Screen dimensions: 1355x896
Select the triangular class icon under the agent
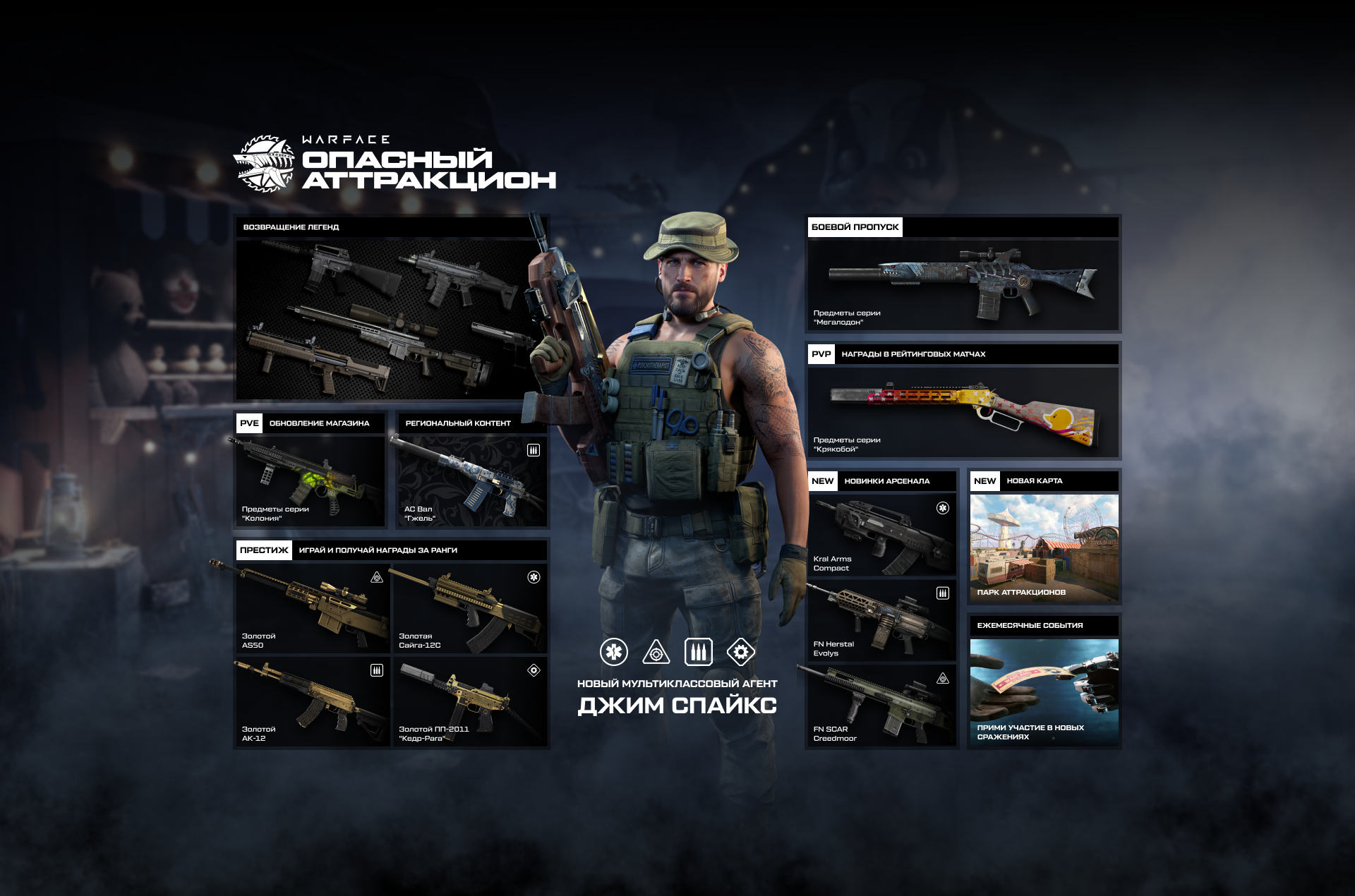click(656, 652)
